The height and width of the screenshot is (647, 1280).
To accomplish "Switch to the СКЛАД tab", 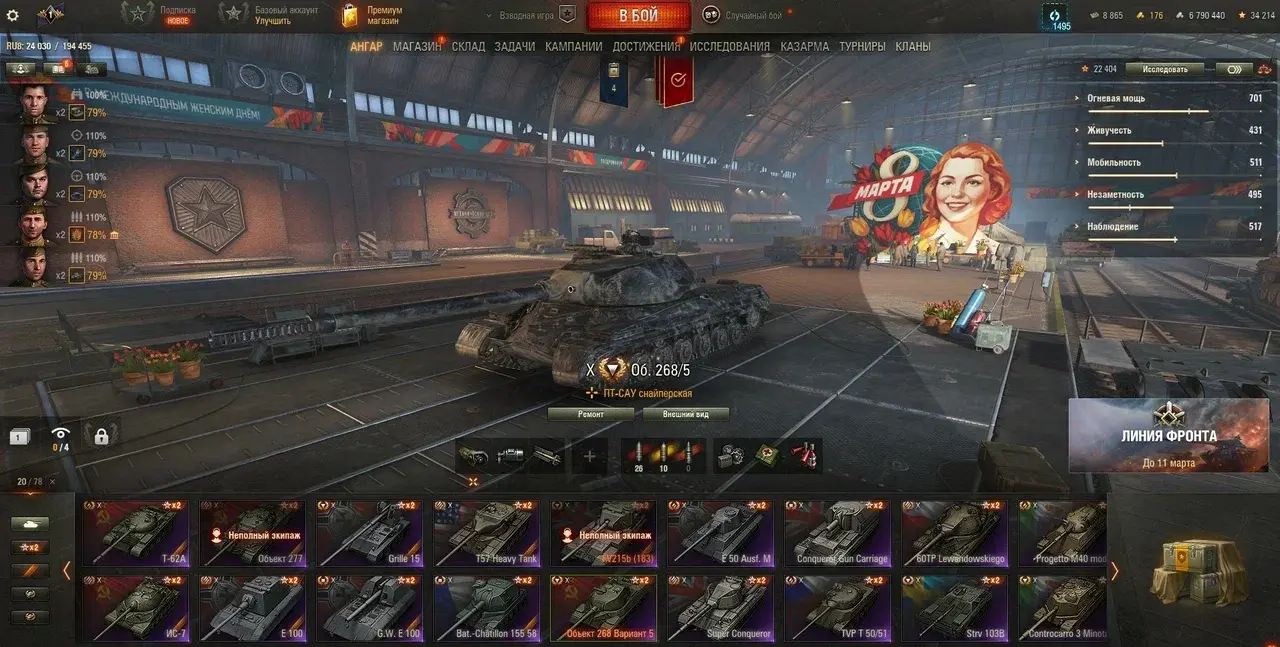I will (x=468, y=46).
